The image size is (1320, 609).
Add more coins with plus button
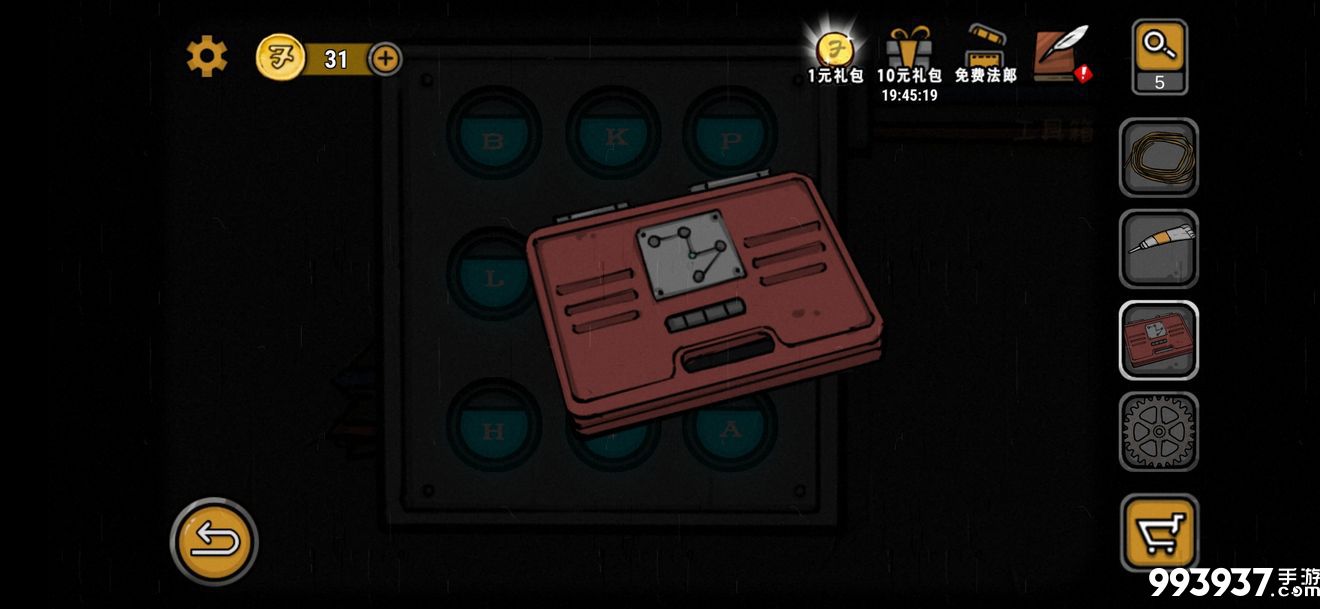pyautogui.click(x=386, y=59)
